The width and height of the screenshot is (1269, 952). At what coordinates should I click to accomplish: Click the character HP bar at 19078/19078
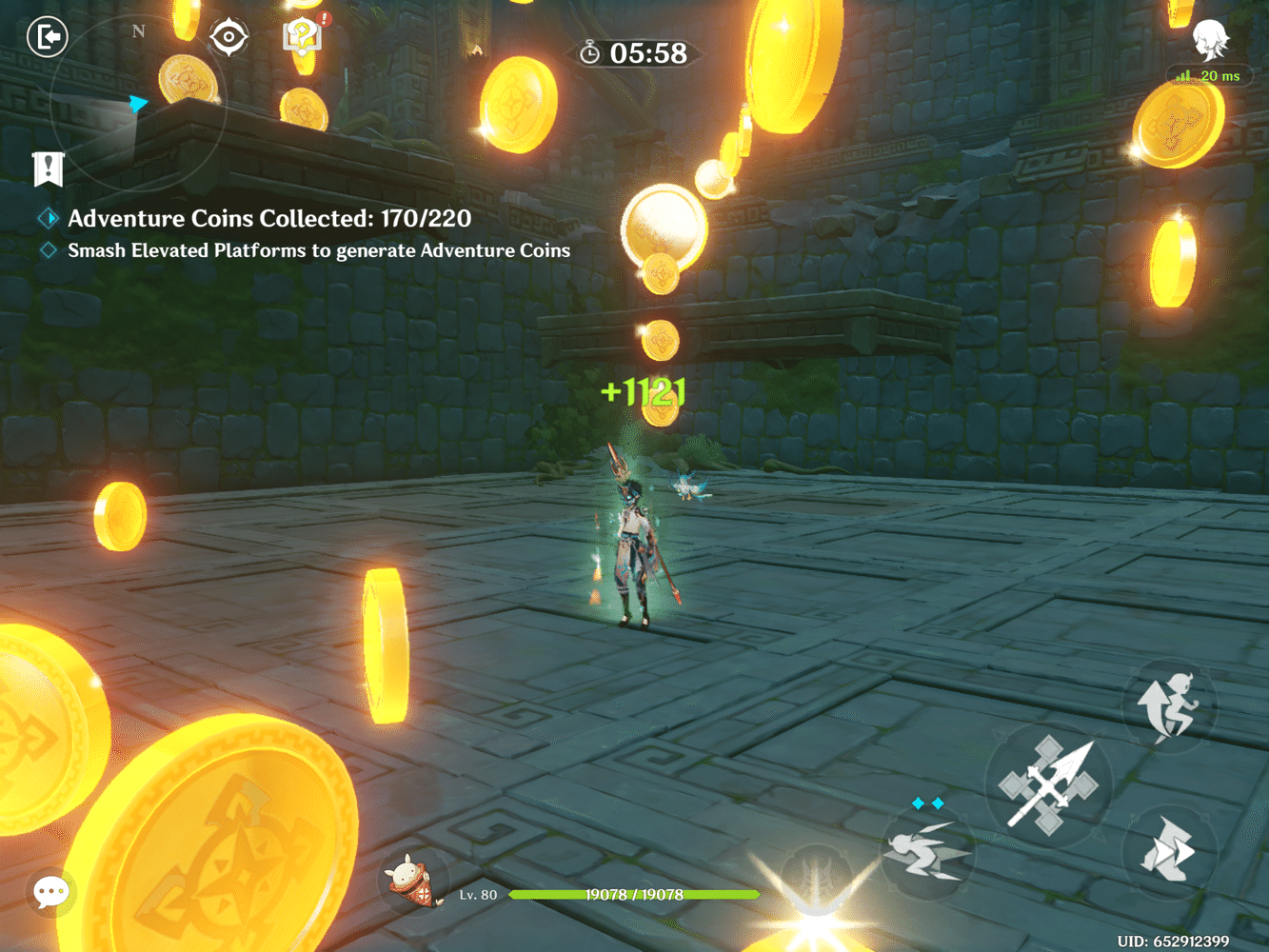(632, 895)
